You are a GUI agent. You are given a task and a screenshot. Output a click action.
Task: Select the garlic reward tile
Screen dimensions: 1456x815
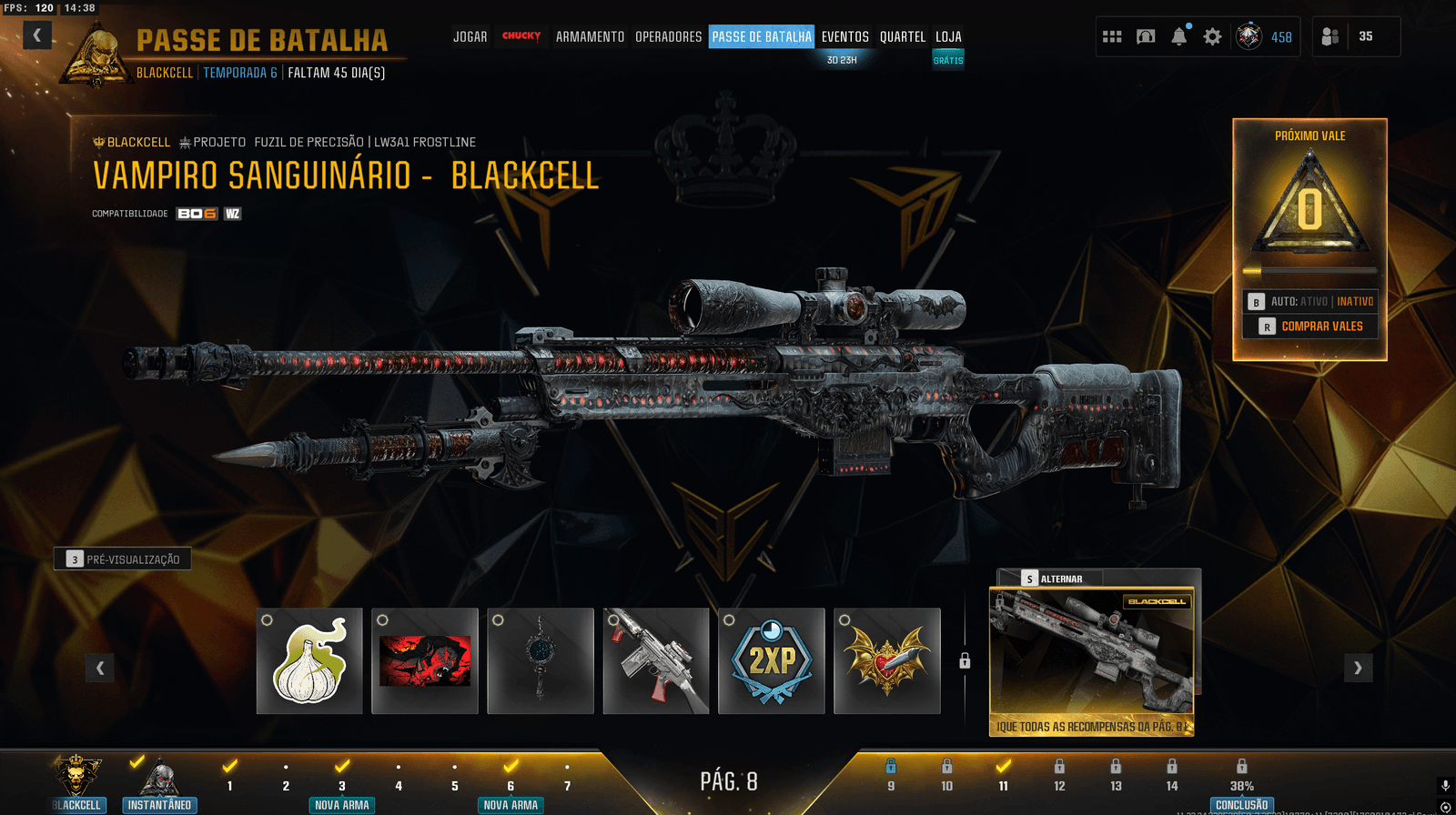click(x=309, y=661)
